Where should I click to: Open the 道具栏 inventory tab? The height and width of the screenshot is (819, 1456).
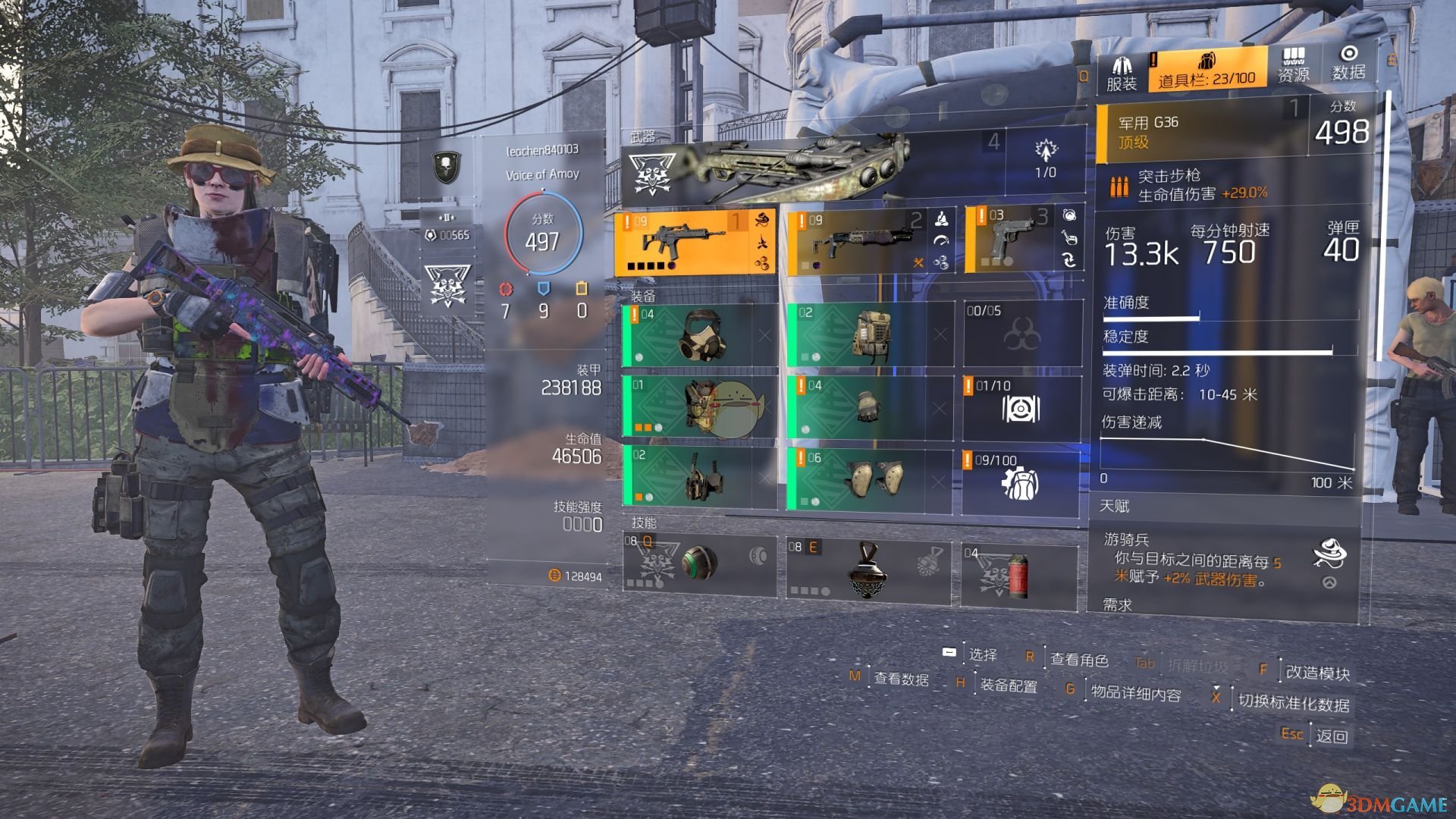click(1207, 70)
